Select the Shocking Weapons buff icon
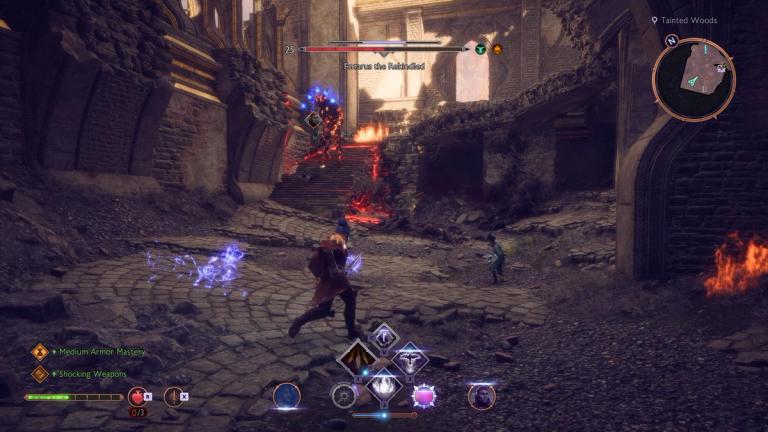Viewport: 768px width, 432px height. (39, 374)
